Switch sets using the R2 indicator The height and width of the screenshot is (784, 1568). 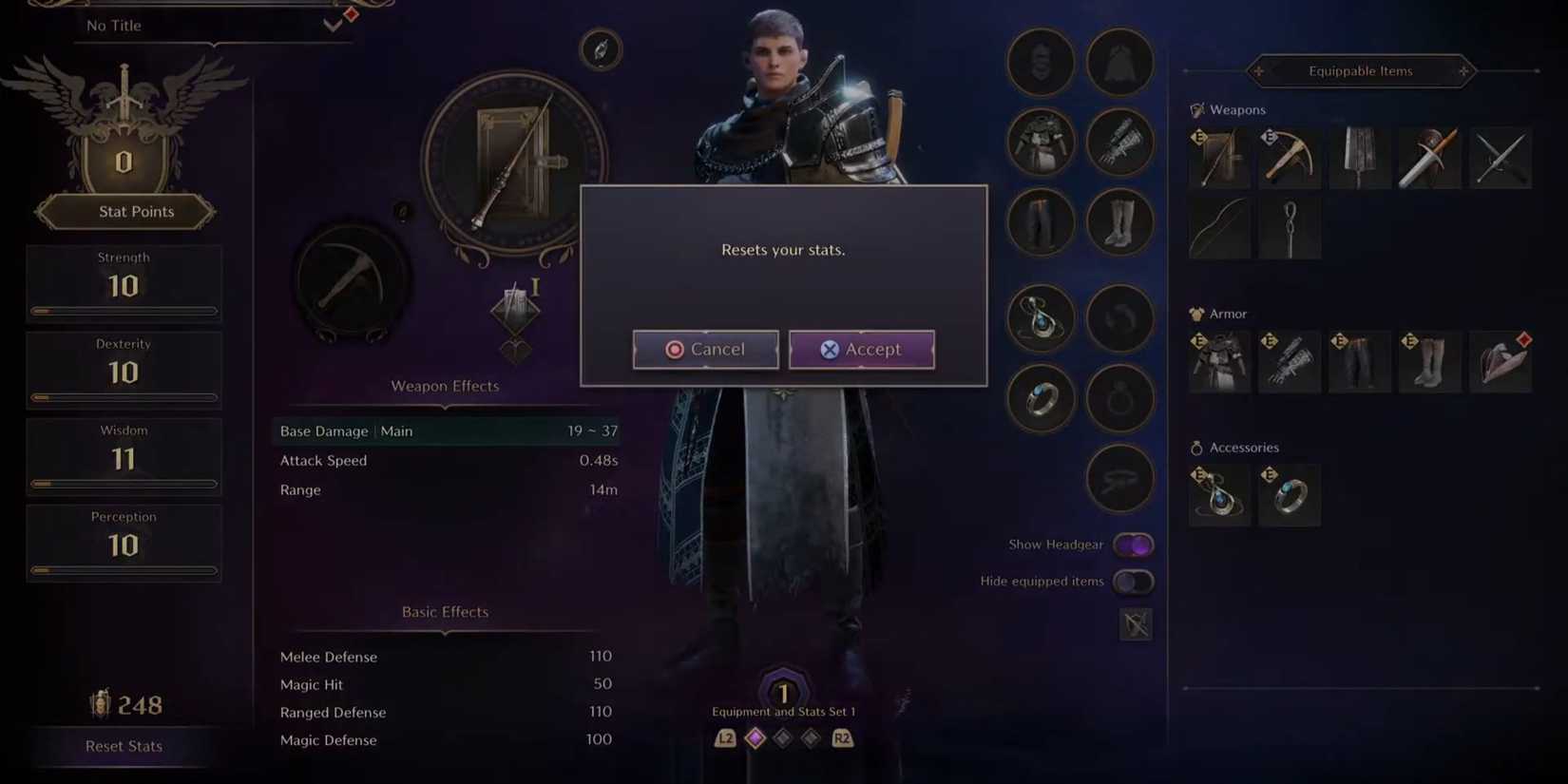pyautogui.click(x=844, y=737)
